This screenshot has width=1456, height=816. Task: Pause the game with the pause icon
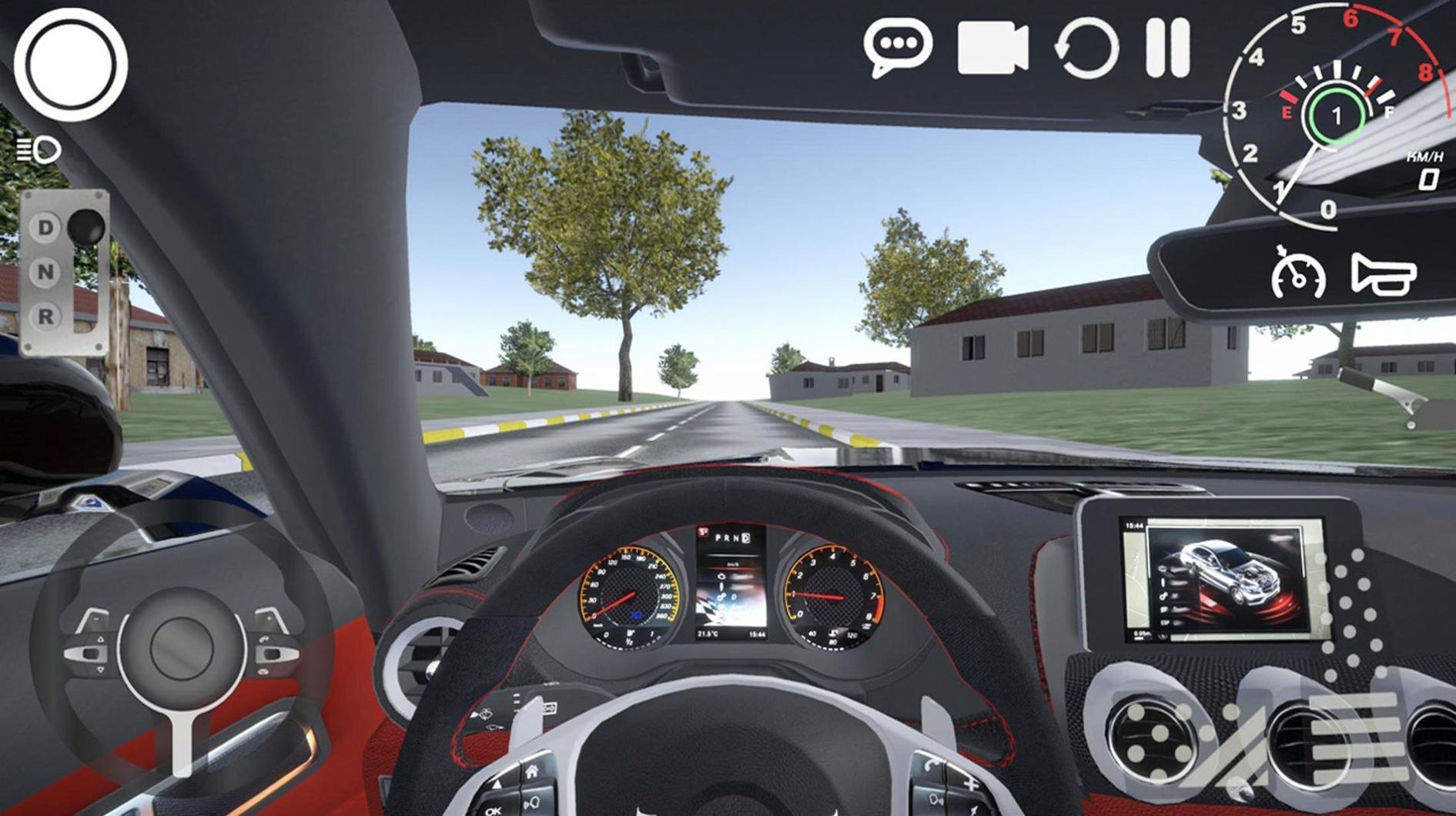[x=1170, y=48]
